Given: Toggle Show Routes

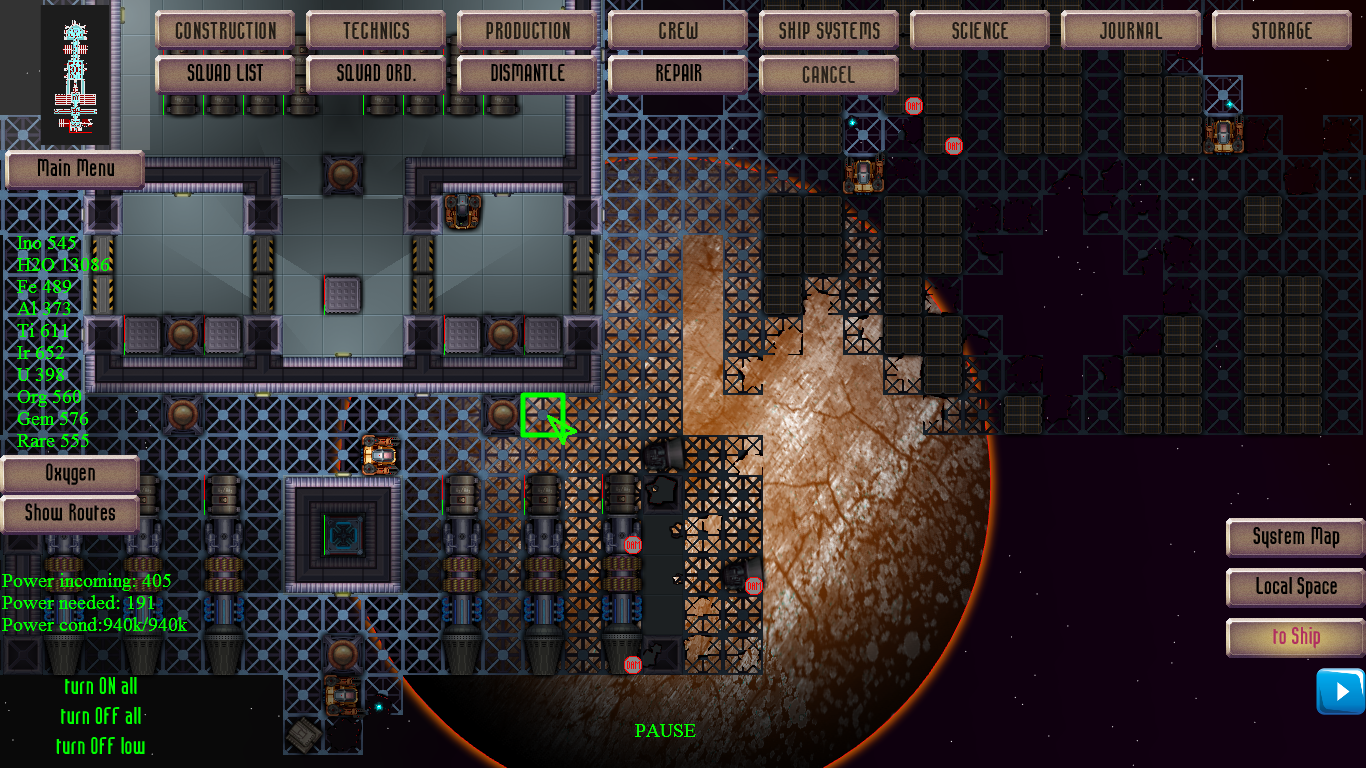Looking at the screenshot, I should [x=70, y=514].
